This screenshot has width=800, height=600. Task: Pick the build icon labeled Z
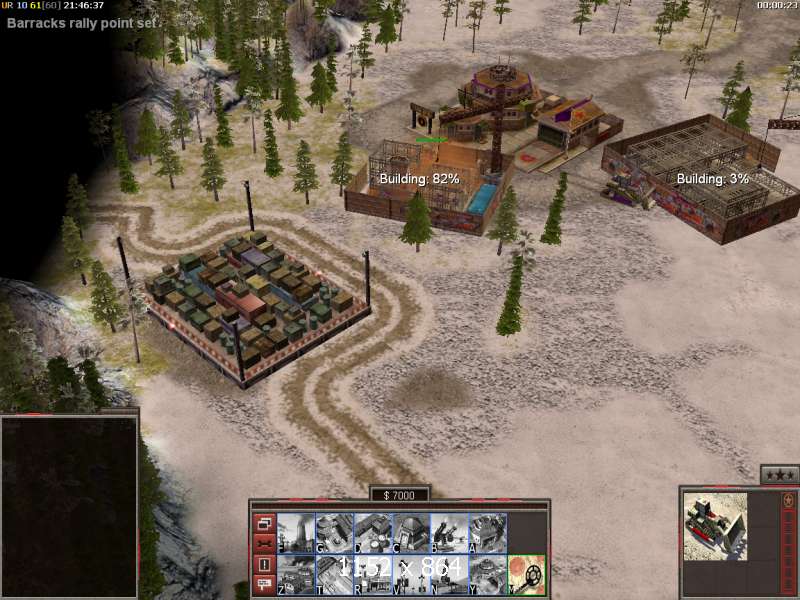coord(295,574)
